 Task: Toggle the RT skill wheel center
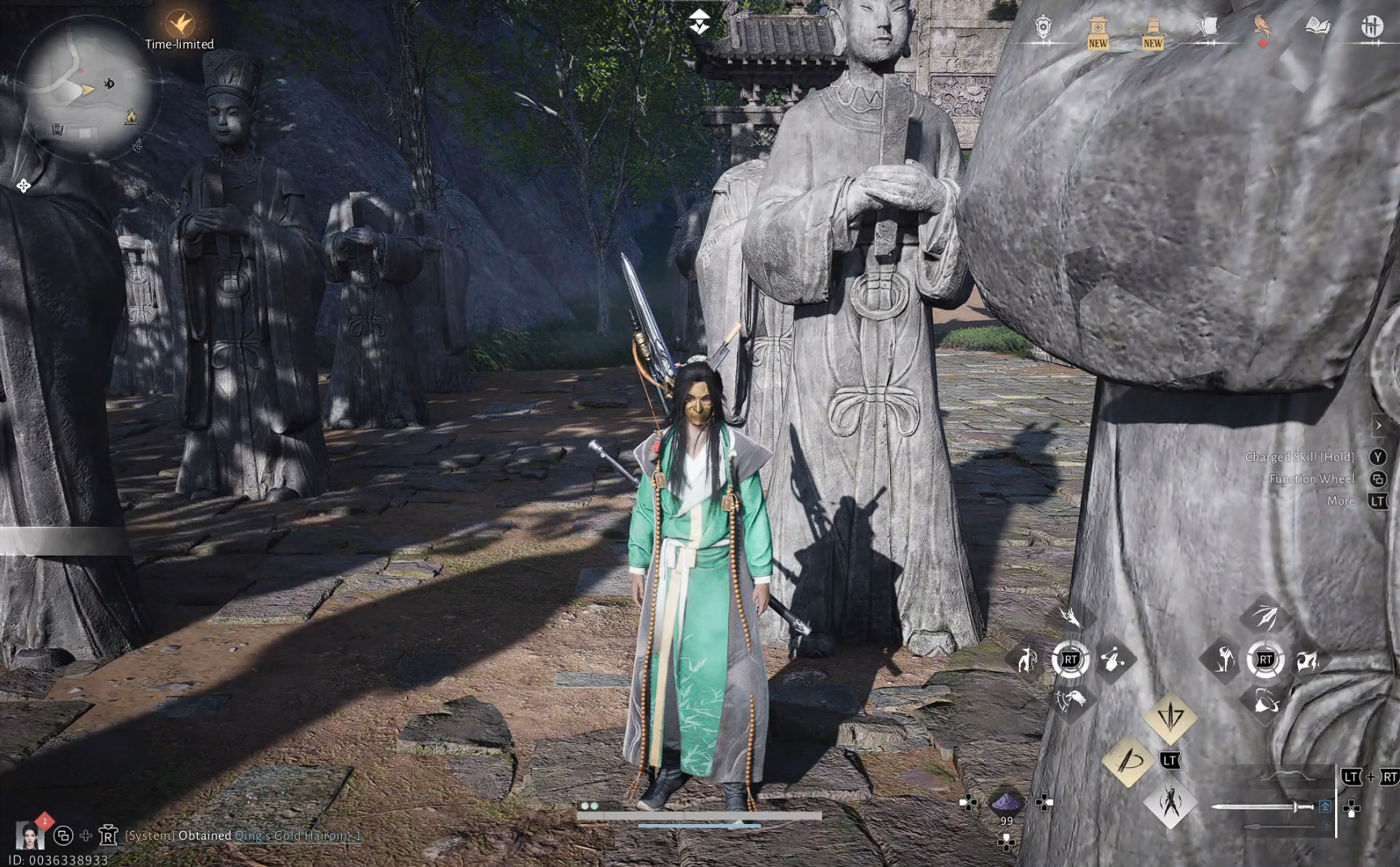[1072, 660]
